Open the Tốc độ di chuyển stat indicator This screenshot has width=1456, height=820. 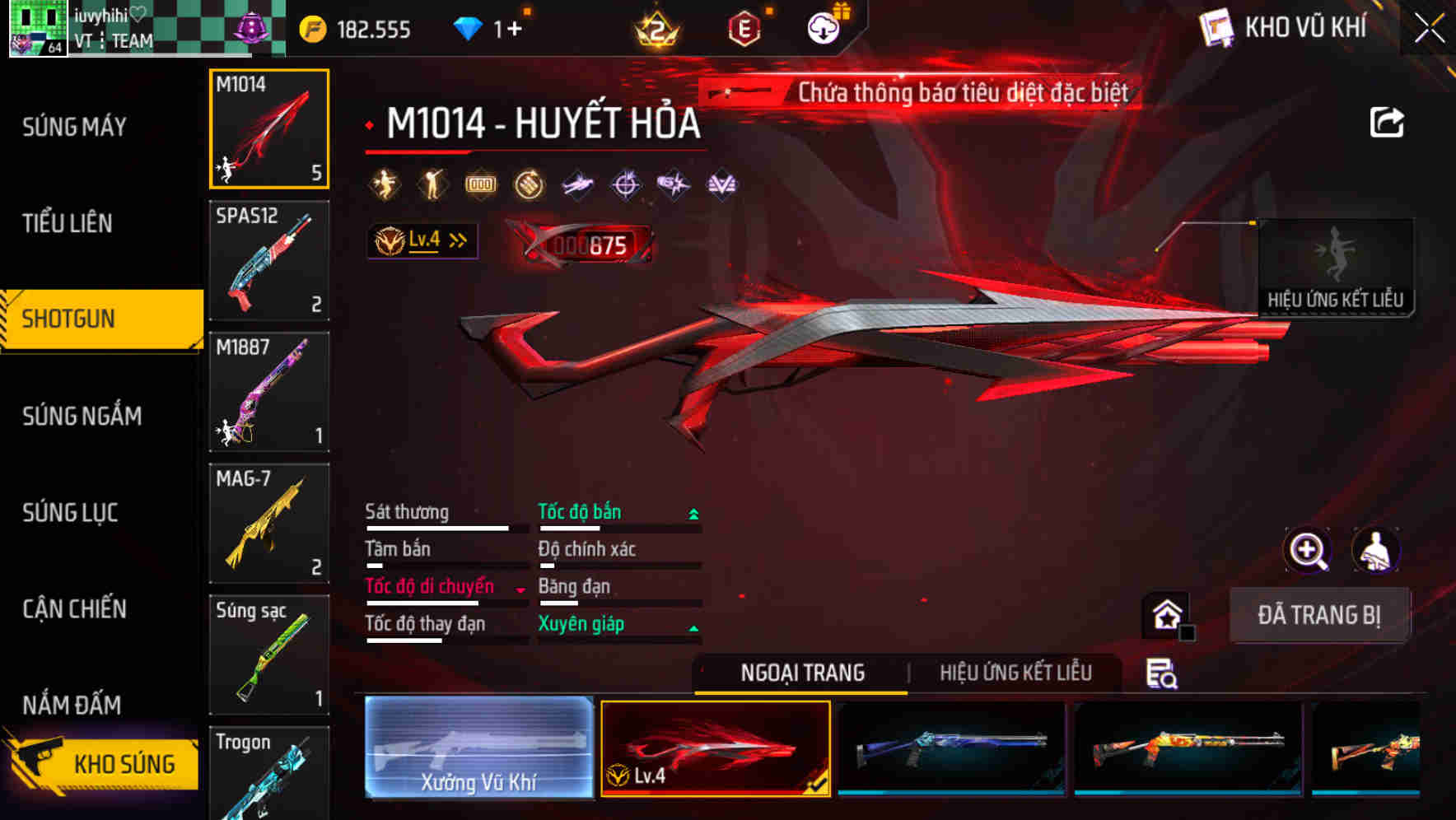pyautogui.click(x=519, y=588)
